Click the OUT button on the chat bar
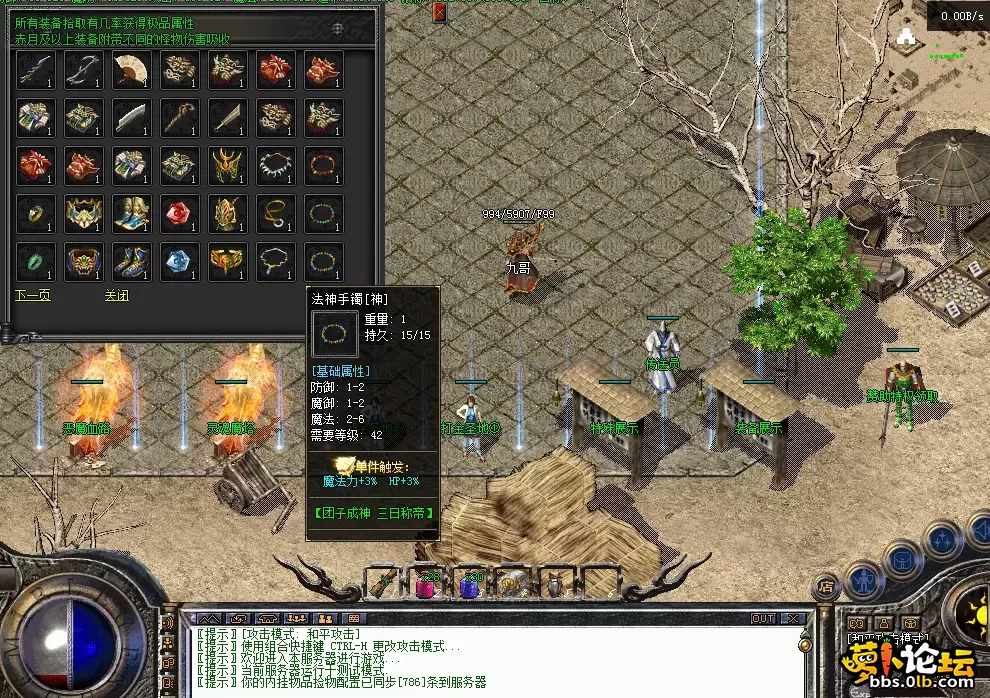Viewport: 990px width, 698px height. point(763,619)
